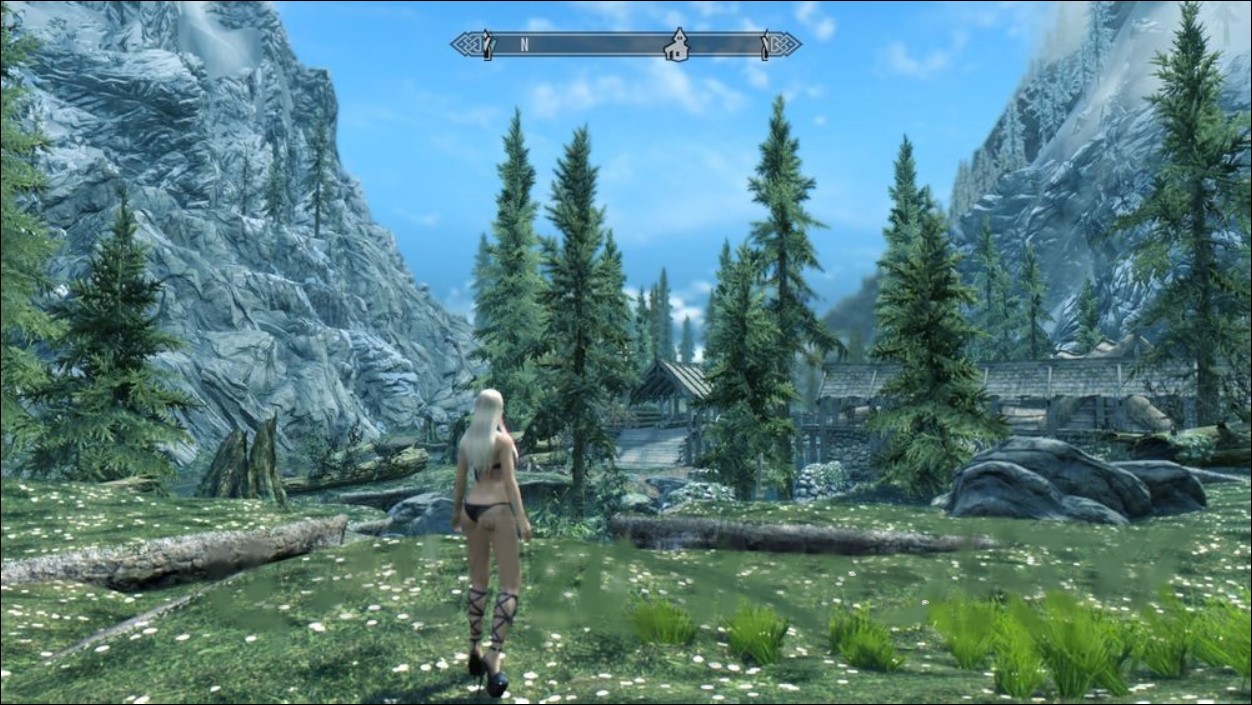Select the North indicator on the compass bar

[524, 45]
